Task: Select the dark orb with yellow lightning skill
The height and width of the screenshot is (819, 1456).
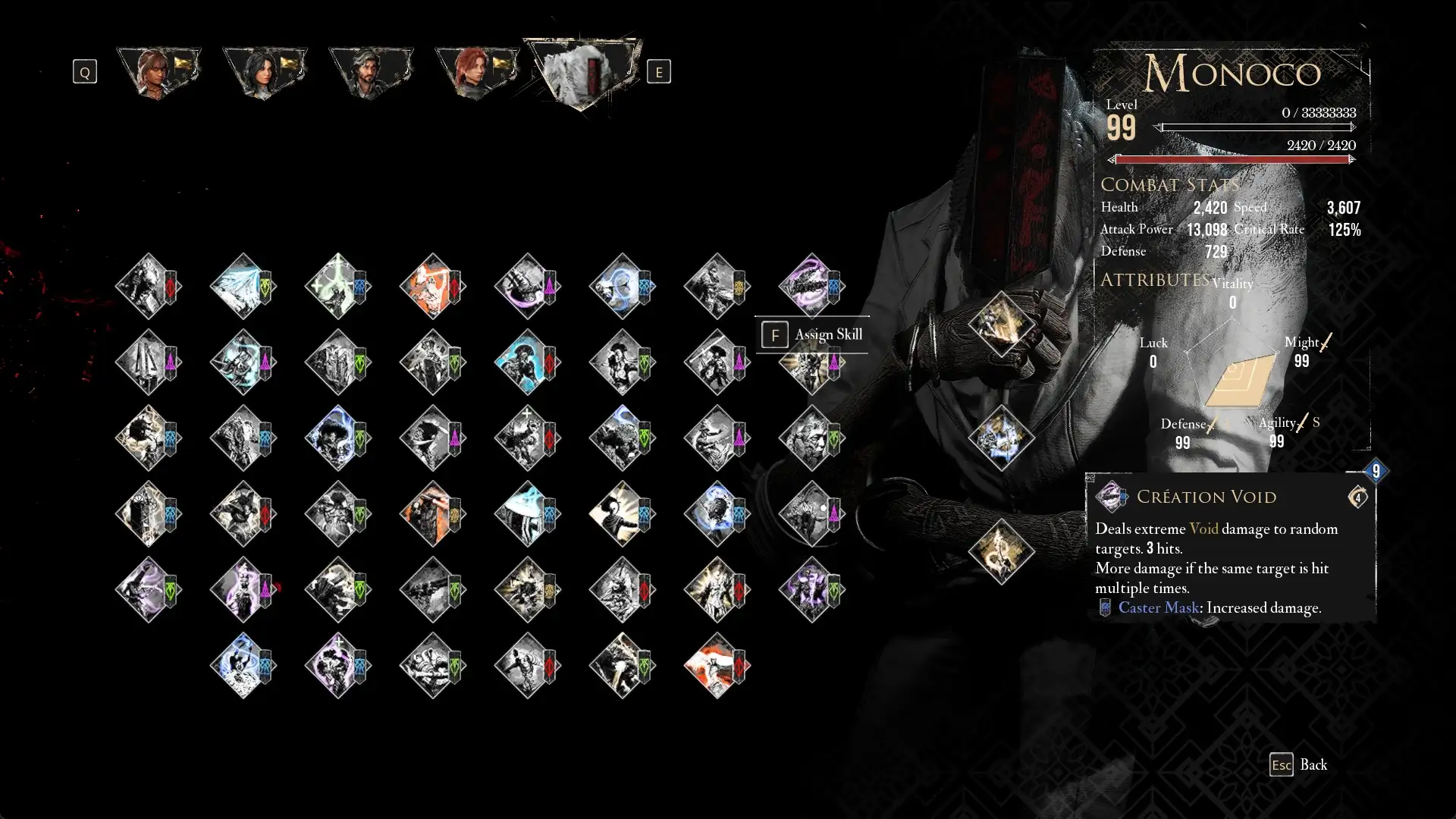Action: coord(148,438)
